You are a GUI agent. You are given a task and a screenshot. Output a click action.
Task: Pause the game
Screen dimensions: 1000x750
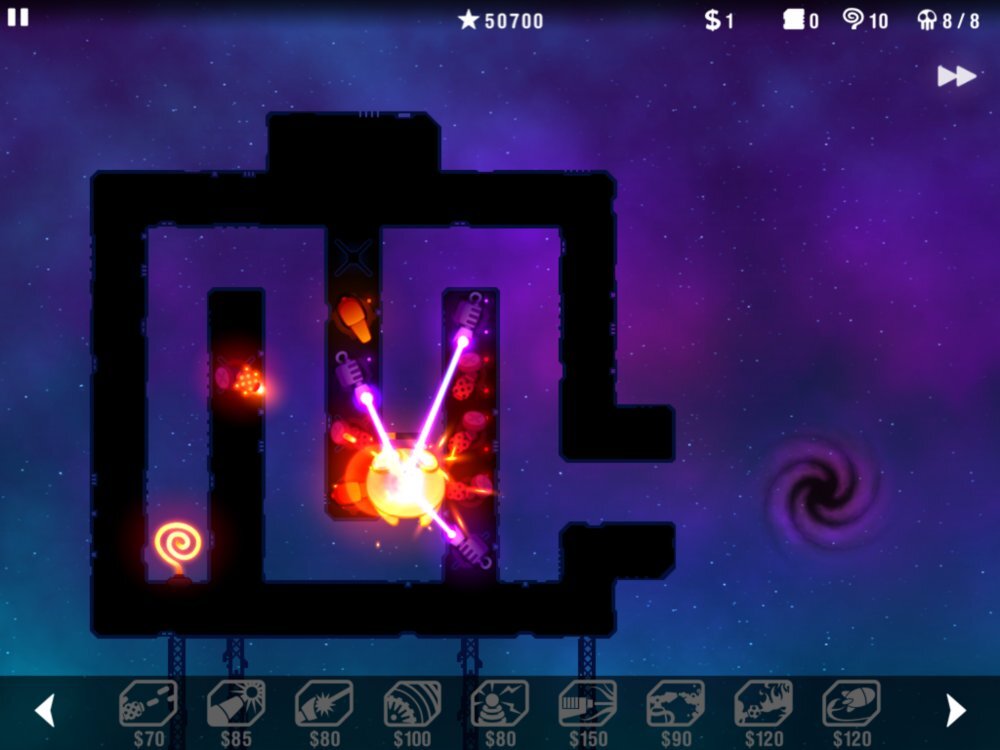[x=18, y=17]
